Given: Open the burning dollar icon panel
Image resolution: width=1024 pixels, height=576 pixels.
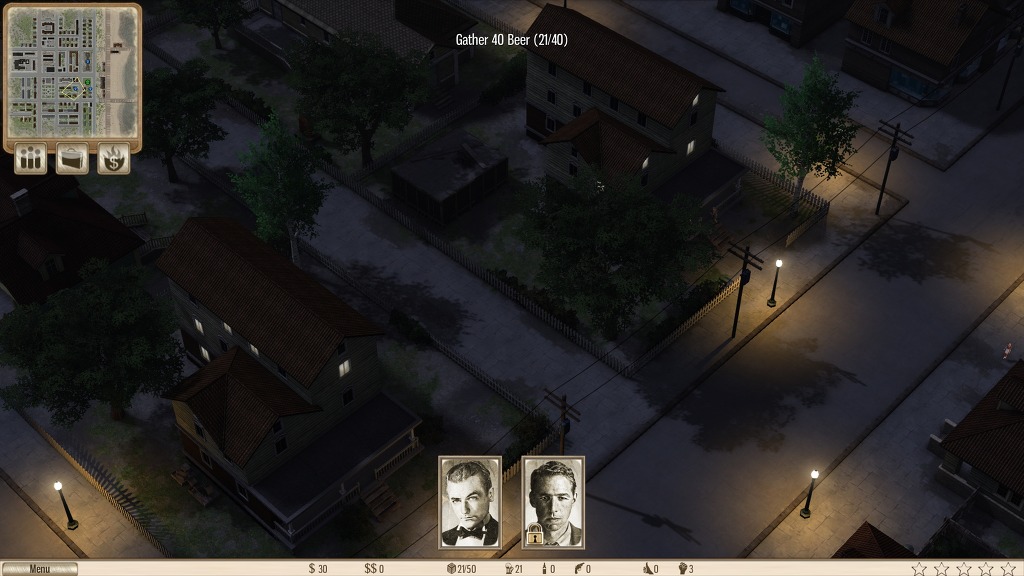Looking at the screenshot, I should pyautogui.click(x=113, y=159).
